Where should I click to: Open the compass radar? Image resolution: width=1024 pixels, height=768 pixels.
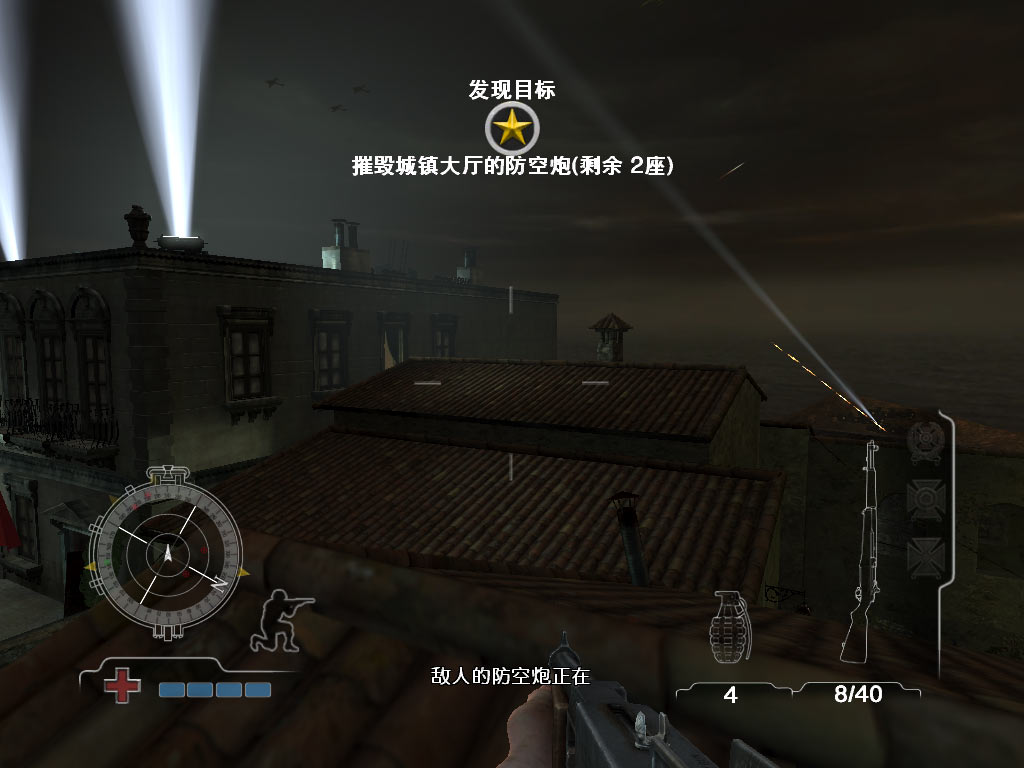click(167, 551)
